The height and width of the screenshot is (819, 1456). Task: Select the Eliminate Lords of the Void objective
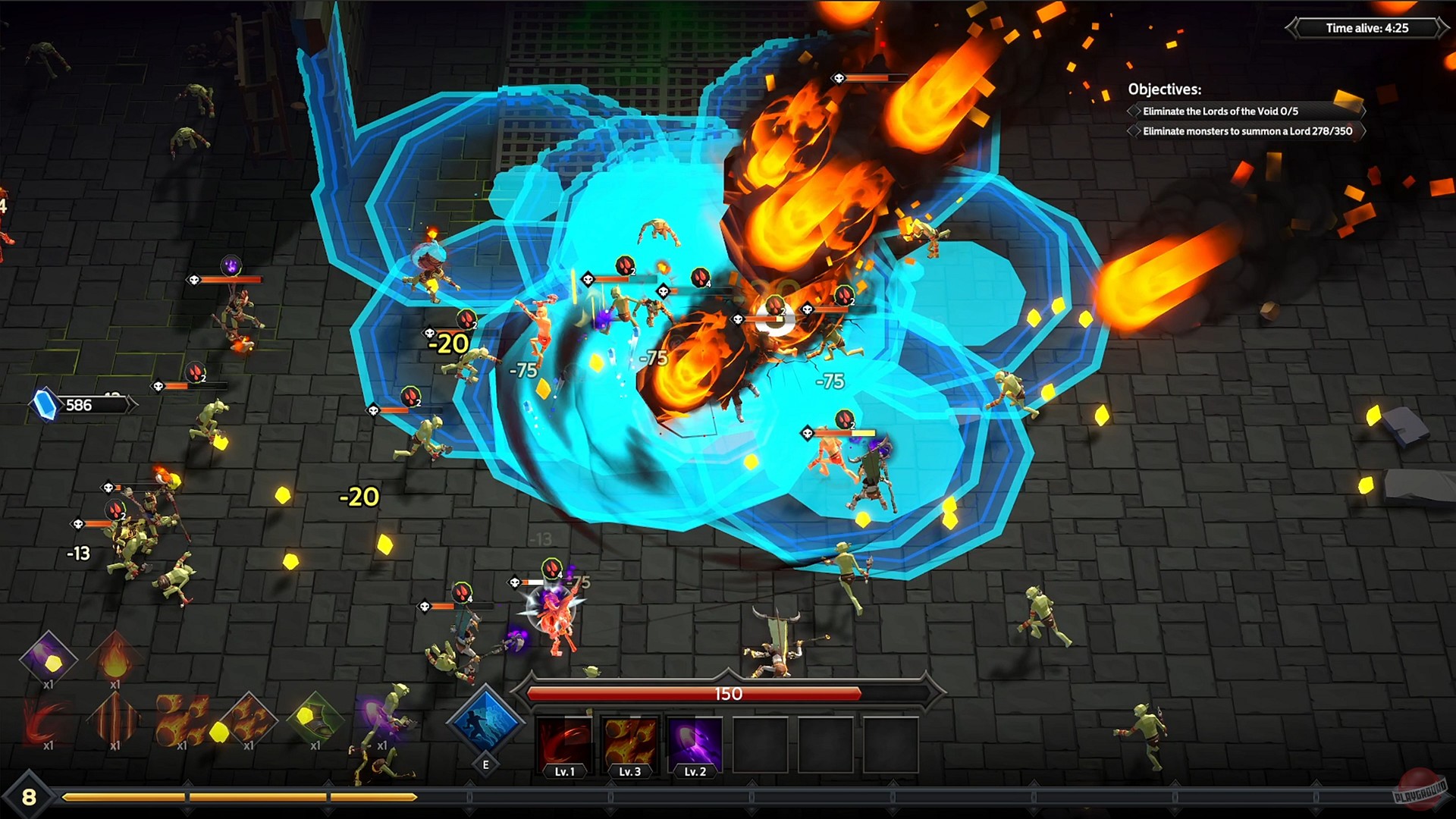coord(1221,111)
